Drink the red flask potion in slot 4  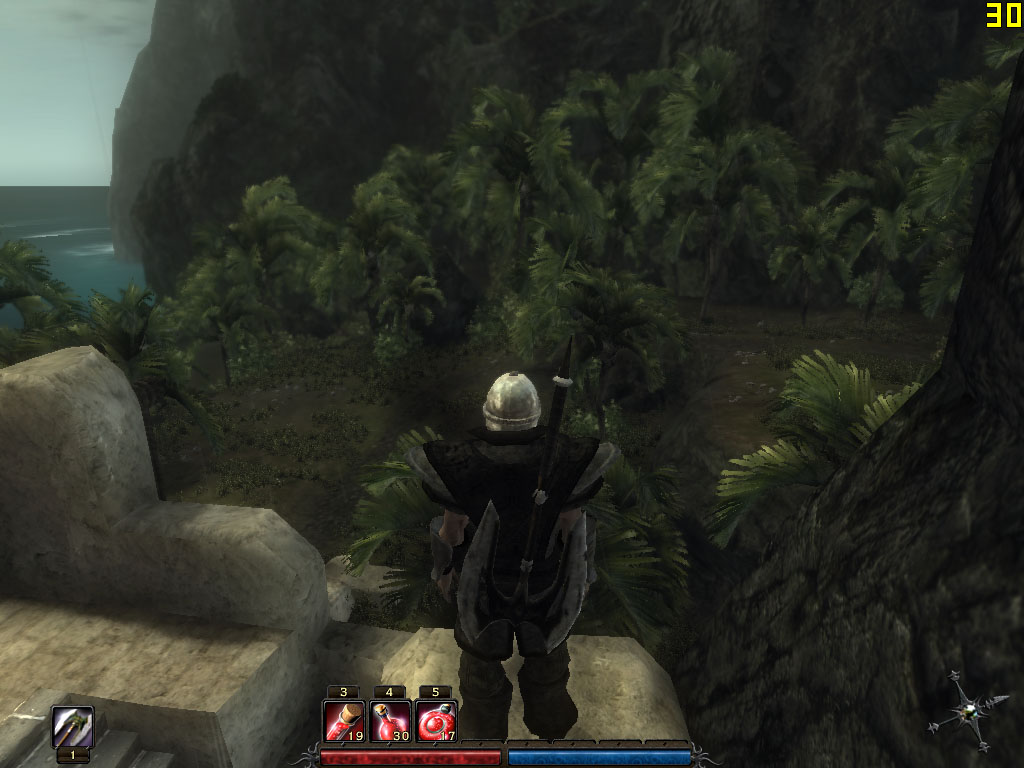click(x=389, y=721)
